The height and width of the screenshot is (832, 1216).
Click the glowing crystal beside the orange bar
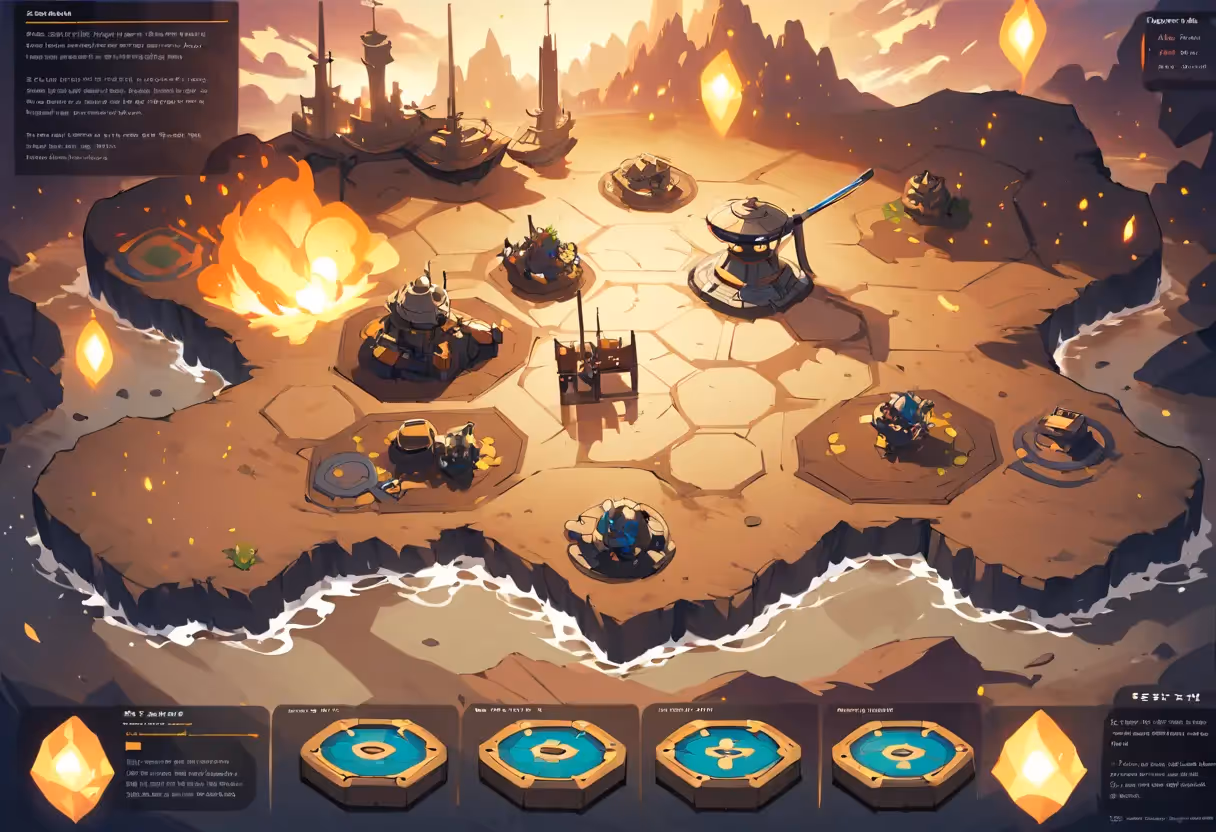[71, 767]
